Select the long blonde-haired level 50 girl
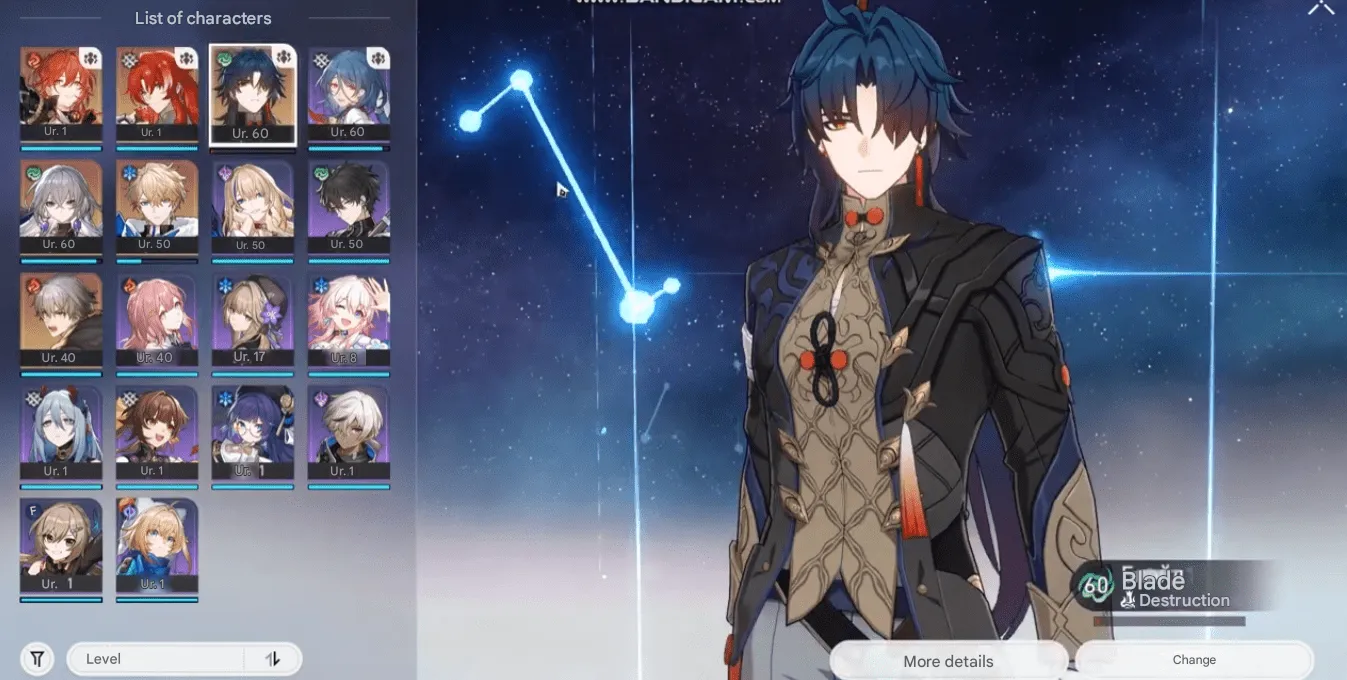The width and height of the screenshot is (1347, 680). pos(252,207)
